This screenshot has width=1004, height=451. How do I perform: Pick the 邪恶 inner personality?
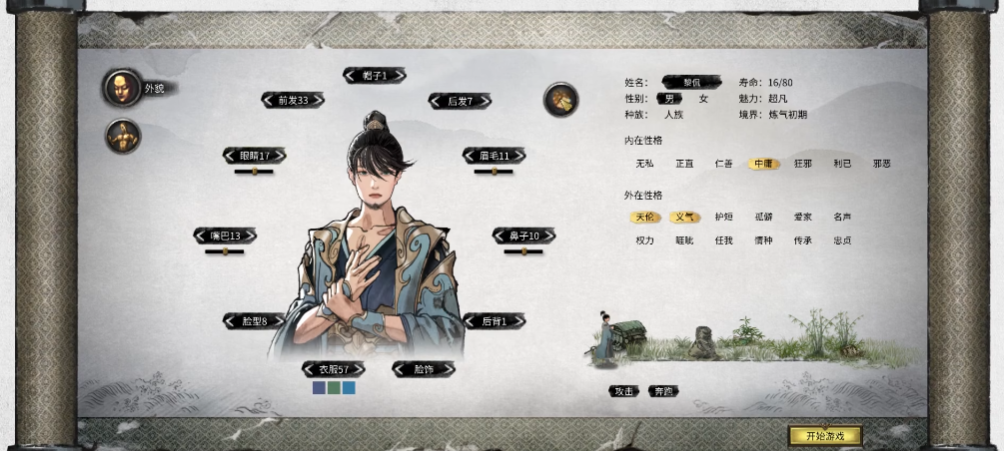[881, 163]
